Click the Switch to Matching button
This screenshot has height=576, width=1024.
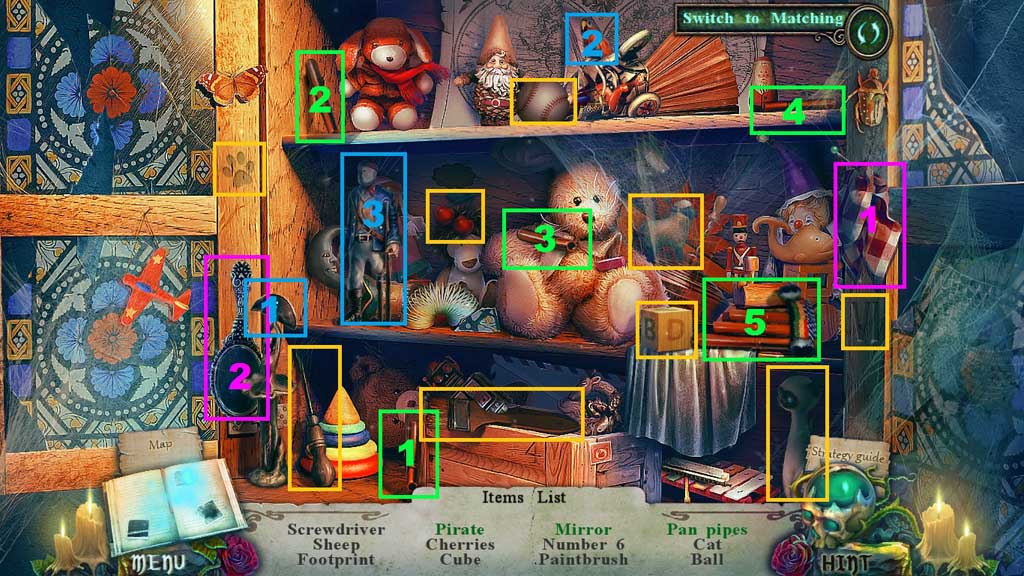click(763, 19)
